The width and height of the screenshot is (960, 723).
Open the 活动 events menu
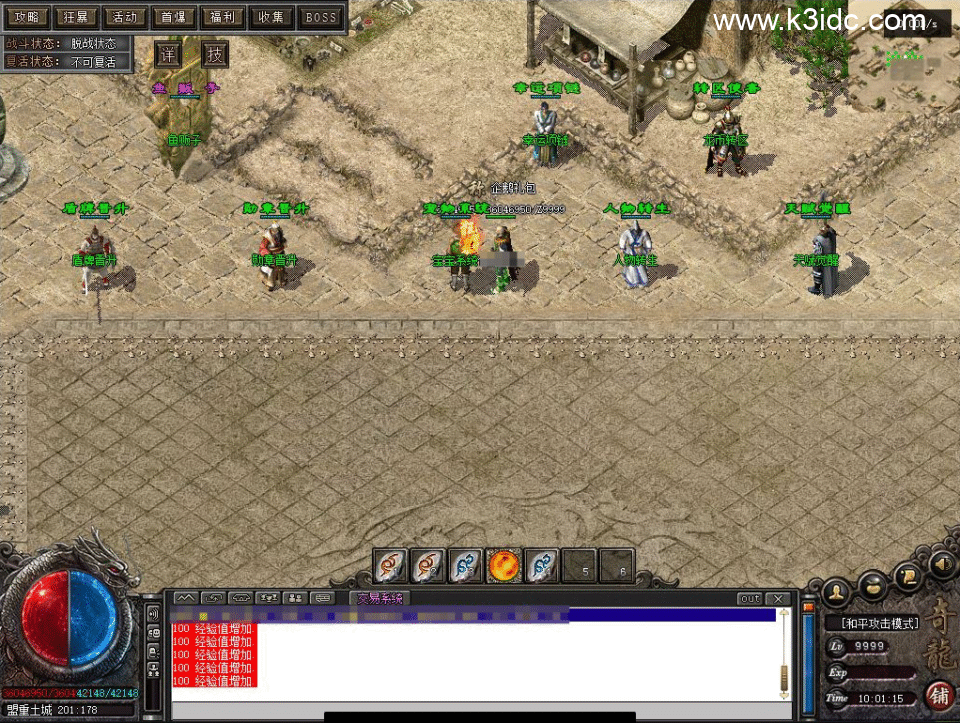(124, 17)
